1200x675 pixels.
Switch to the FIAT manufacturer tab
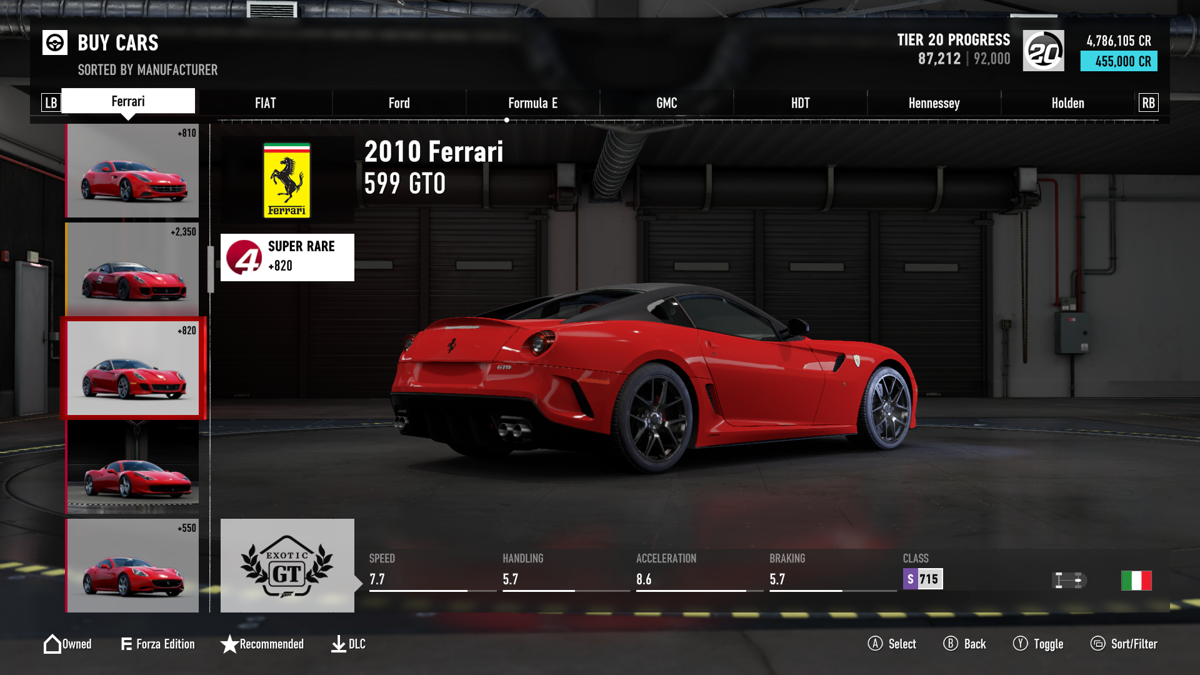pos(265,103)
